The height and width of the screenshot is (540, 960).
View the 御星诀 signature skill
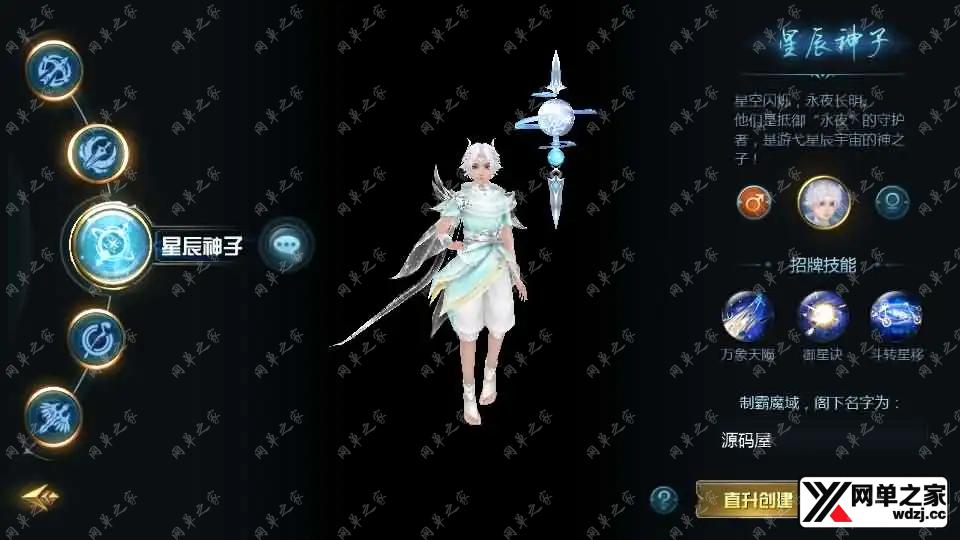coord(822,317)
